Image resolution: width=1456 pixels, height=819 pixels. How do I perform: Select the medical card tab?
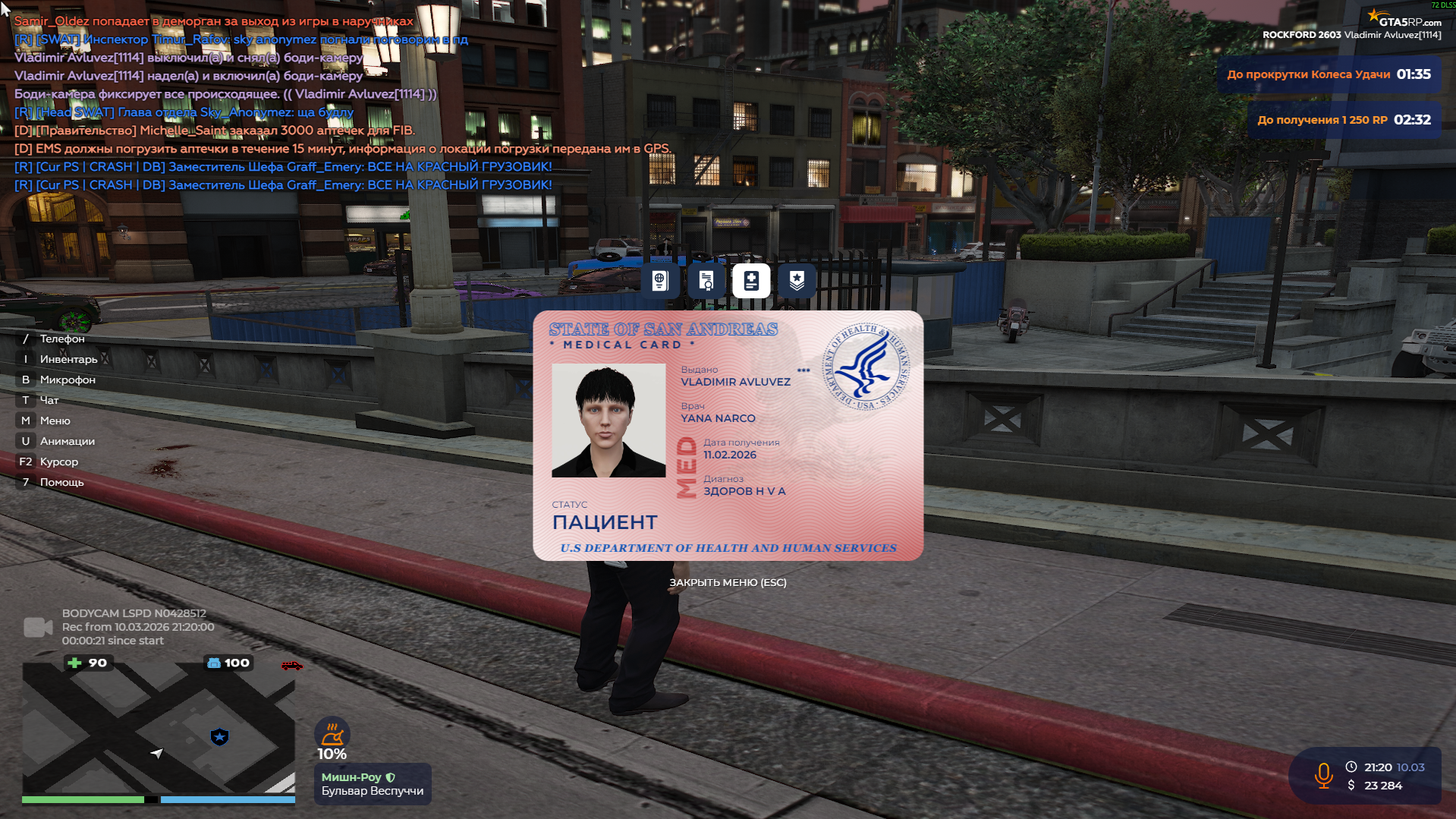pos(751,281)
